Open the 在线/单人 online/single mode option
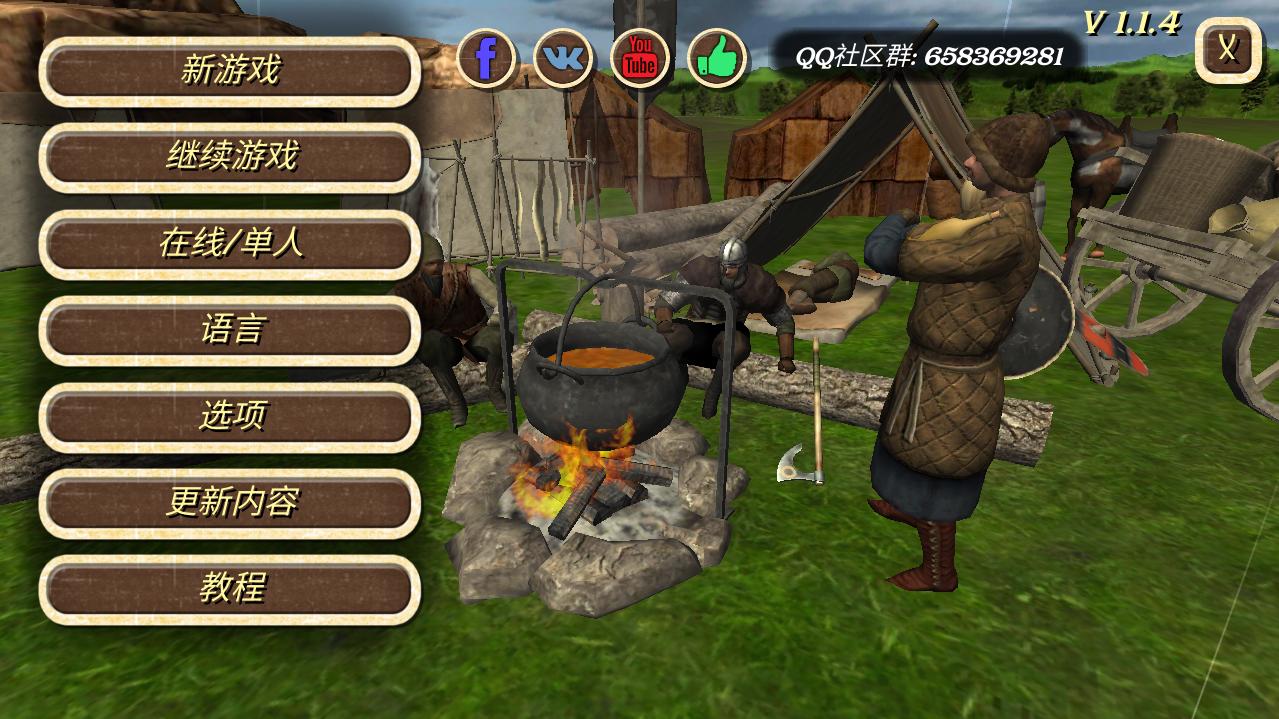The width and height of the screenshot is (1279, 719). [230, 244]
